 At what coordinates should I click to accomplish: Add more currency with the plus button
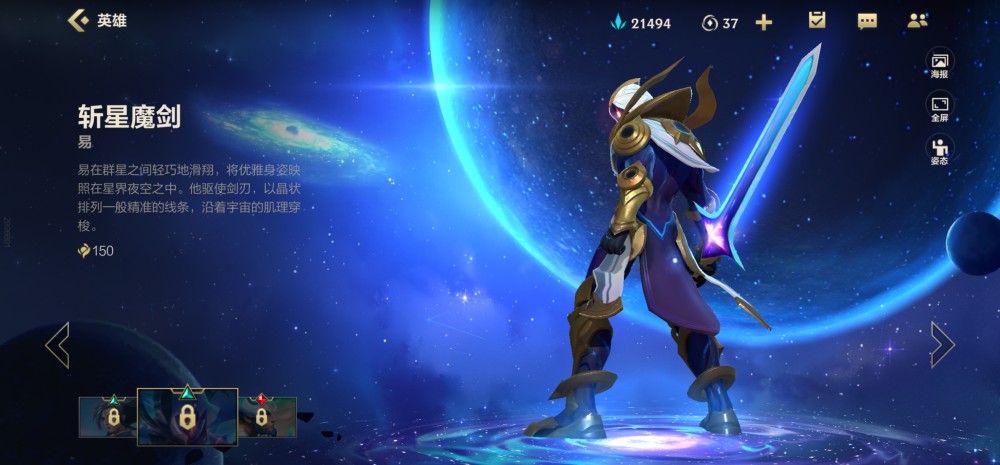pyautogui.click(x=764, y=22)
